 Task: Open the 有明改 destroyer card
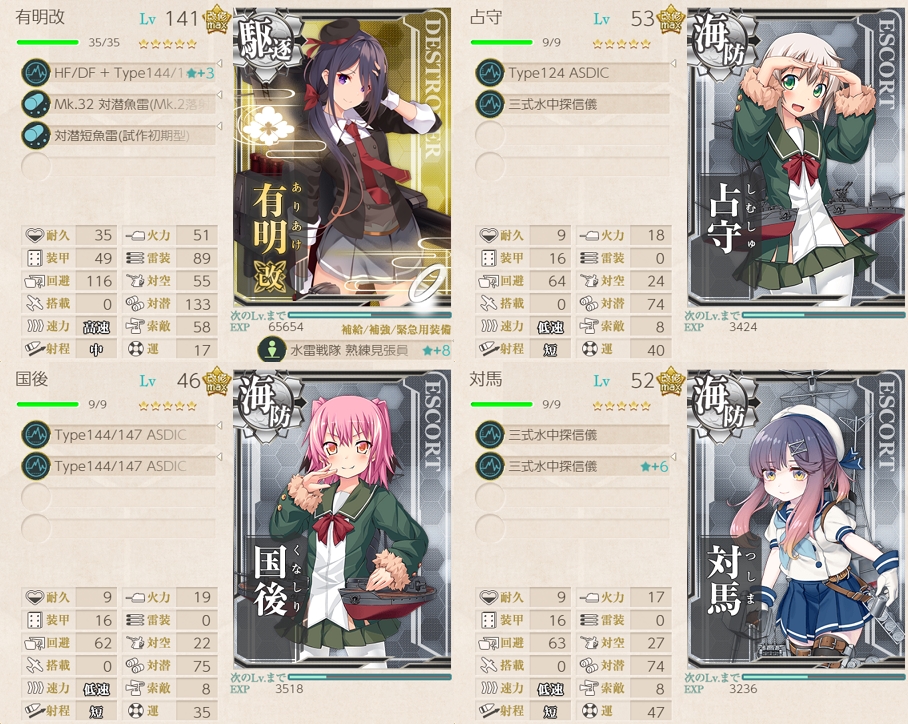[x=343, y=162]
